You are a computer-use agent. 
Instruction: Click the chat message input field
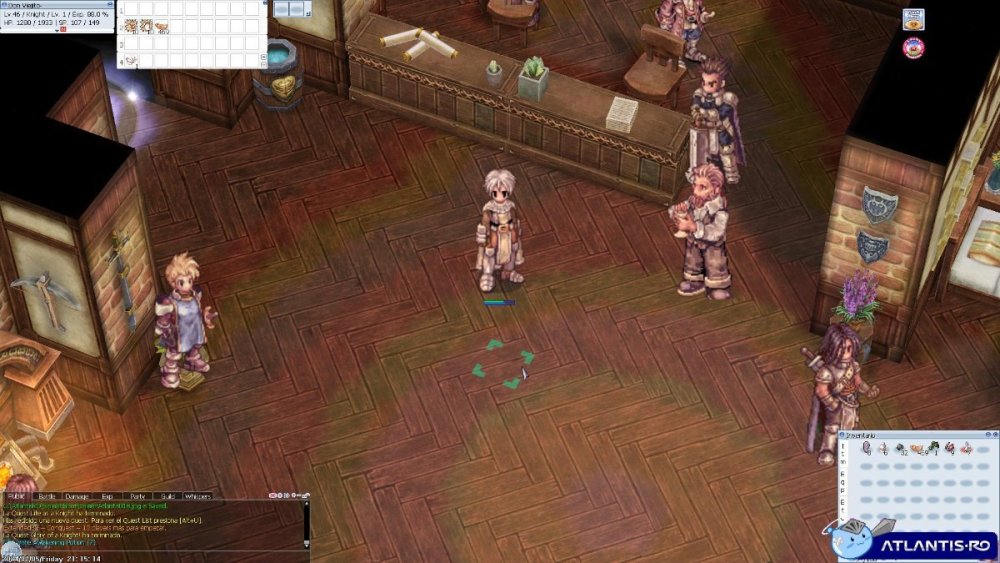click(x=150, y=546)
